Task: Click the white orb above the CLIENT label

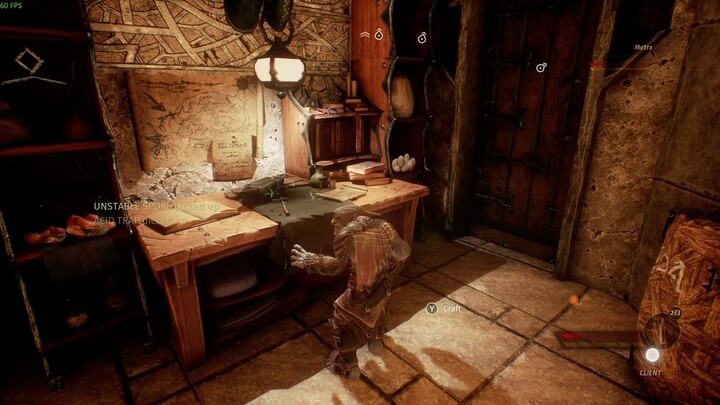Action: (x=652, y=354)
